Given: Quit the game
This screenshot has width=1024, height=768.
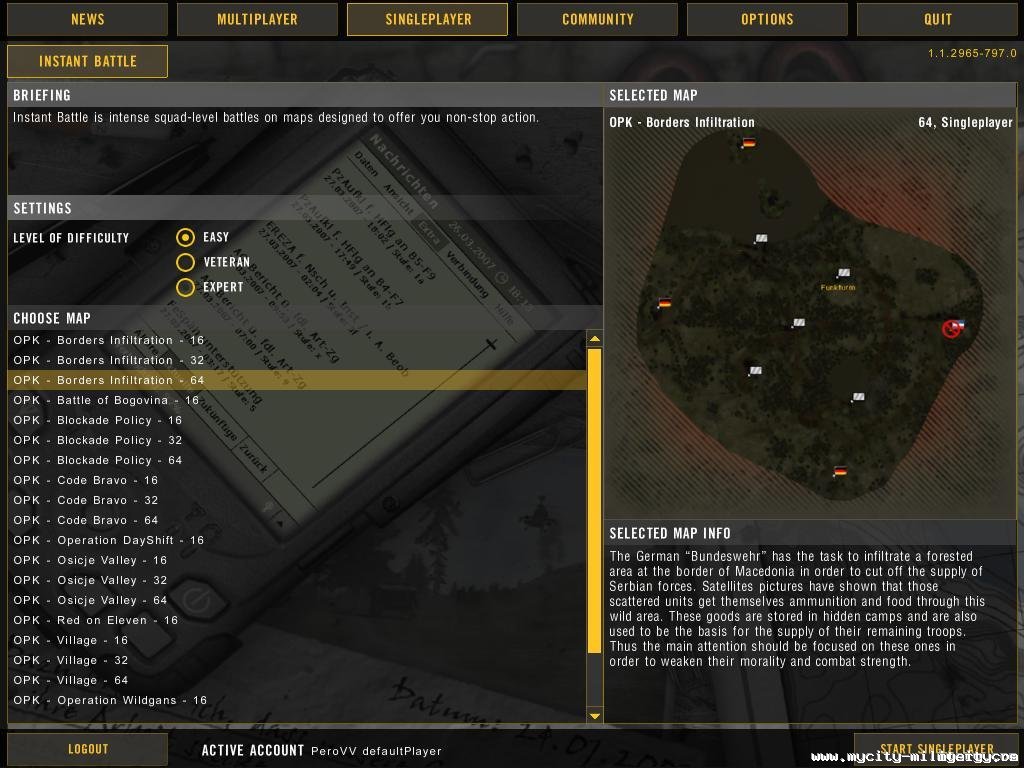Looking at the screenshot, I should click(937, 19).
